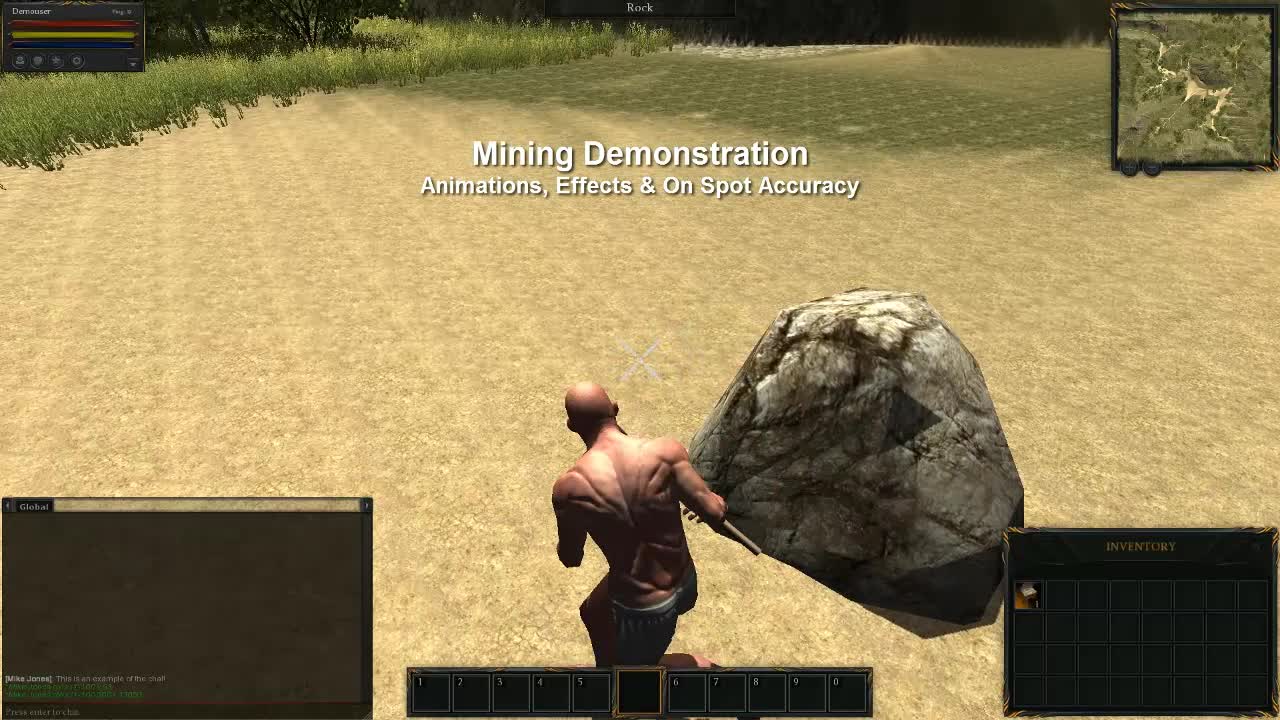The image size is (1280, 720).
Task: Click the Ping counter on the player frame
Action: tap(122, 11)
